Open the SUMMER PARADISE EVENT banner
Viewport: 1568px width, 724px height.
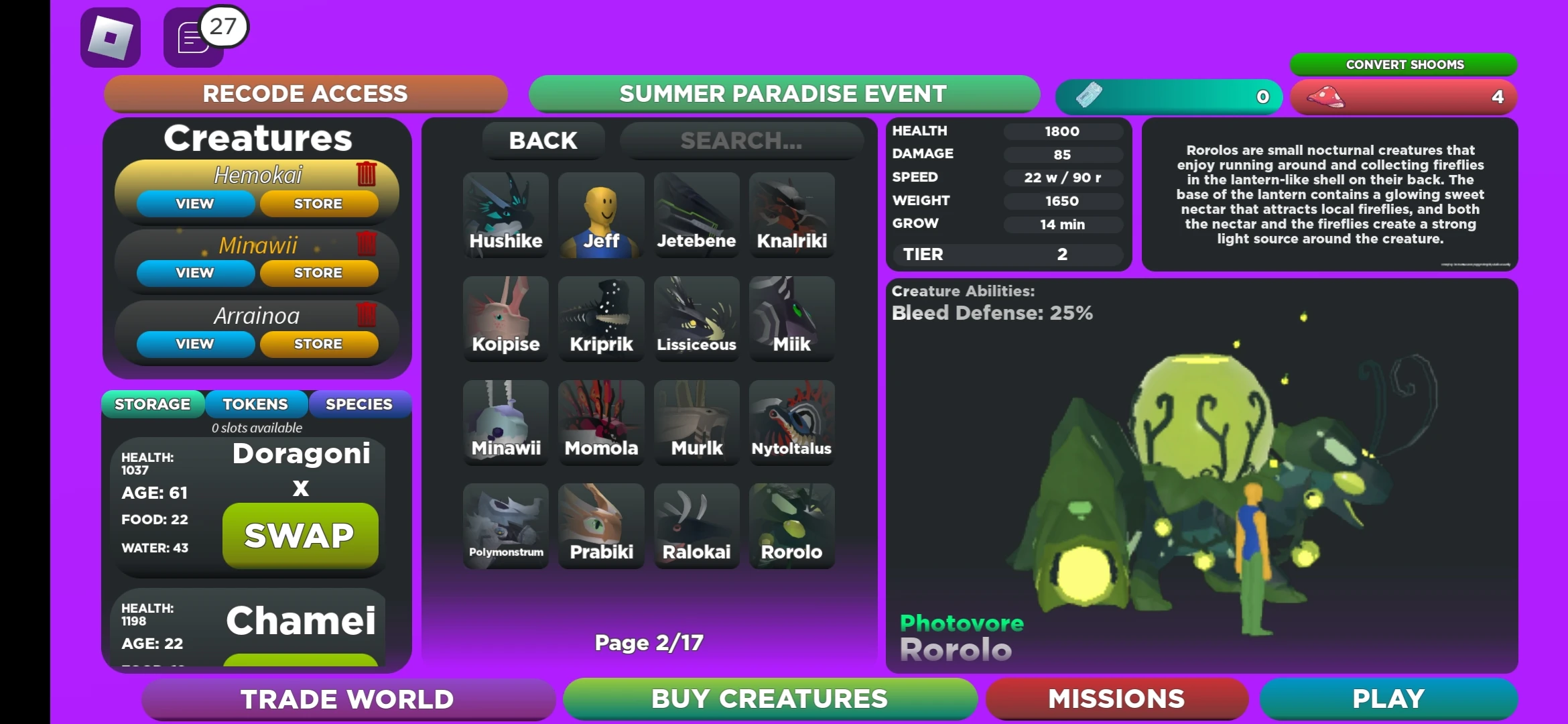[x=783, y=94]
